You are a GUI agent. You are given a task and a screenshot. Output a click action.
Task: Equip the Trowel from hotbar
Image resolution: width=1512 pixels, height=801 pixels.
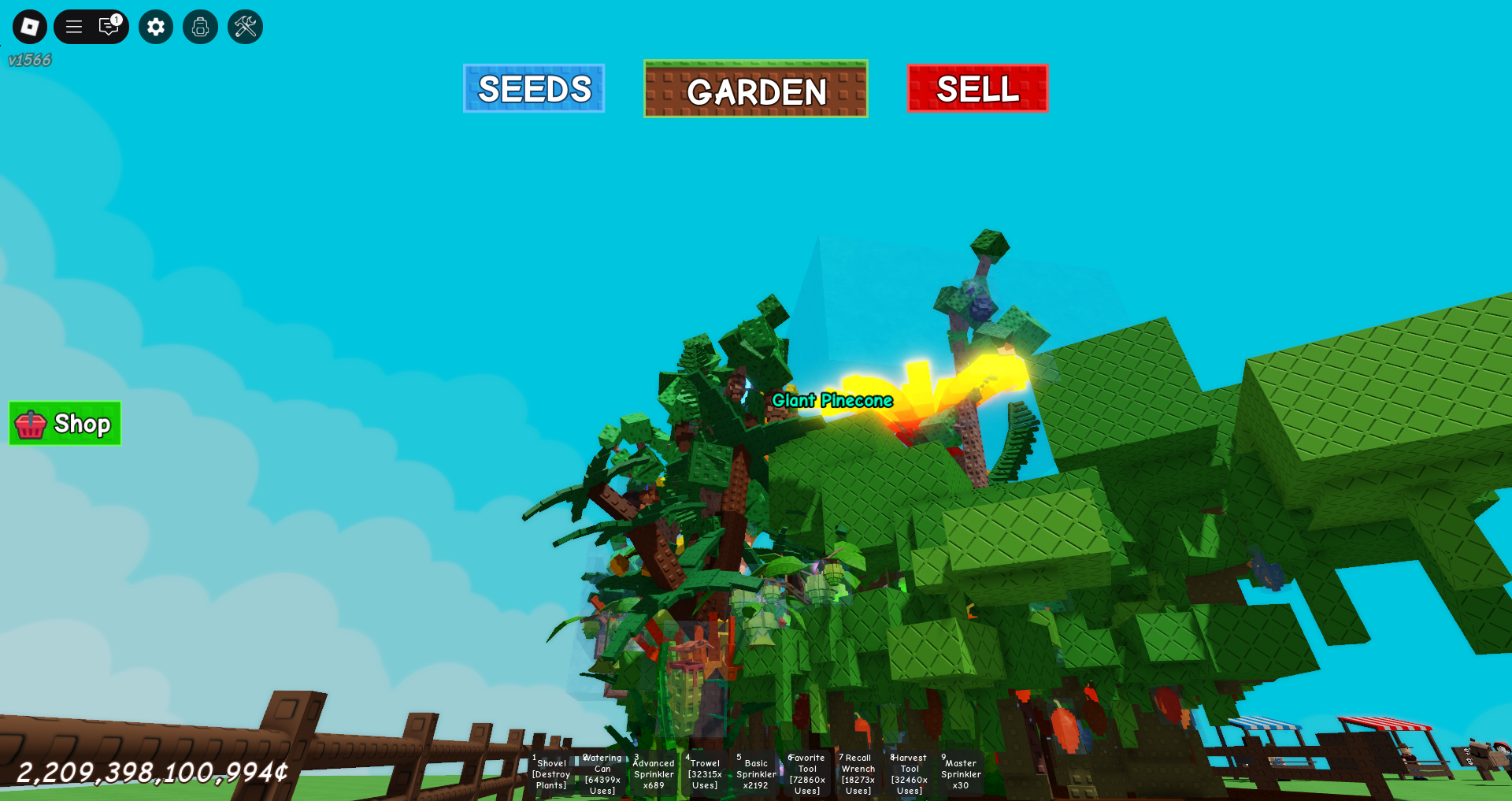(x=705, y=773)
